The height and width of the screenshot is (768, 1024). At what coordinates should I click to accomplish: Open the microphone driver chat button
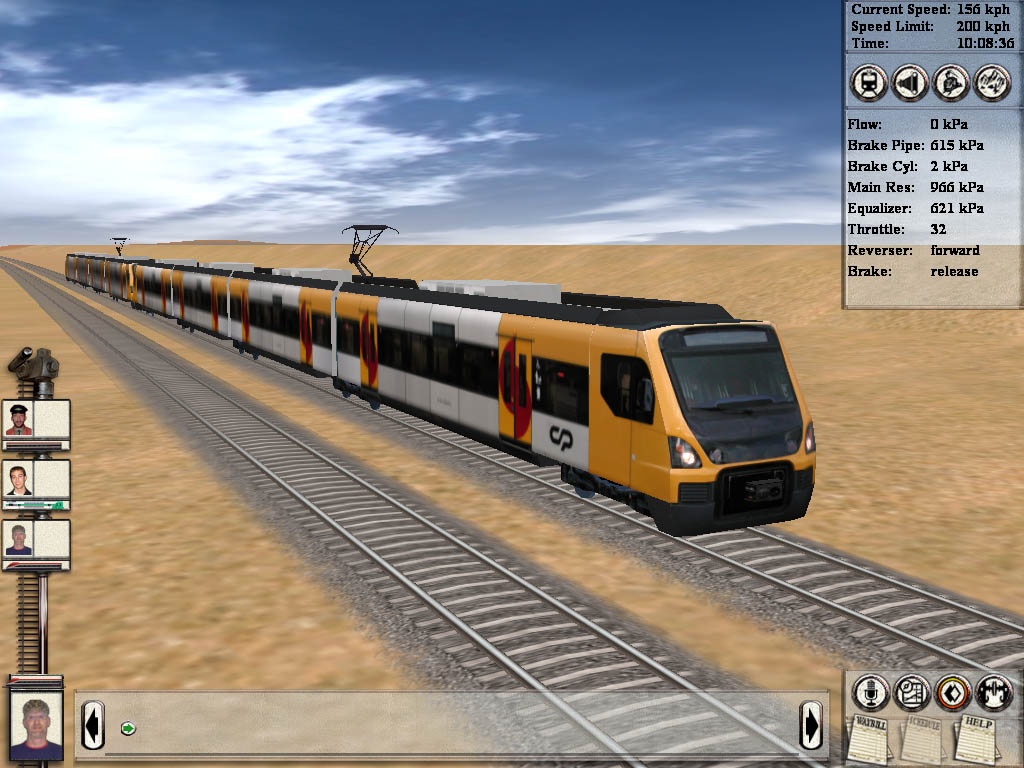pyautogui.click(x=870, y=692)
